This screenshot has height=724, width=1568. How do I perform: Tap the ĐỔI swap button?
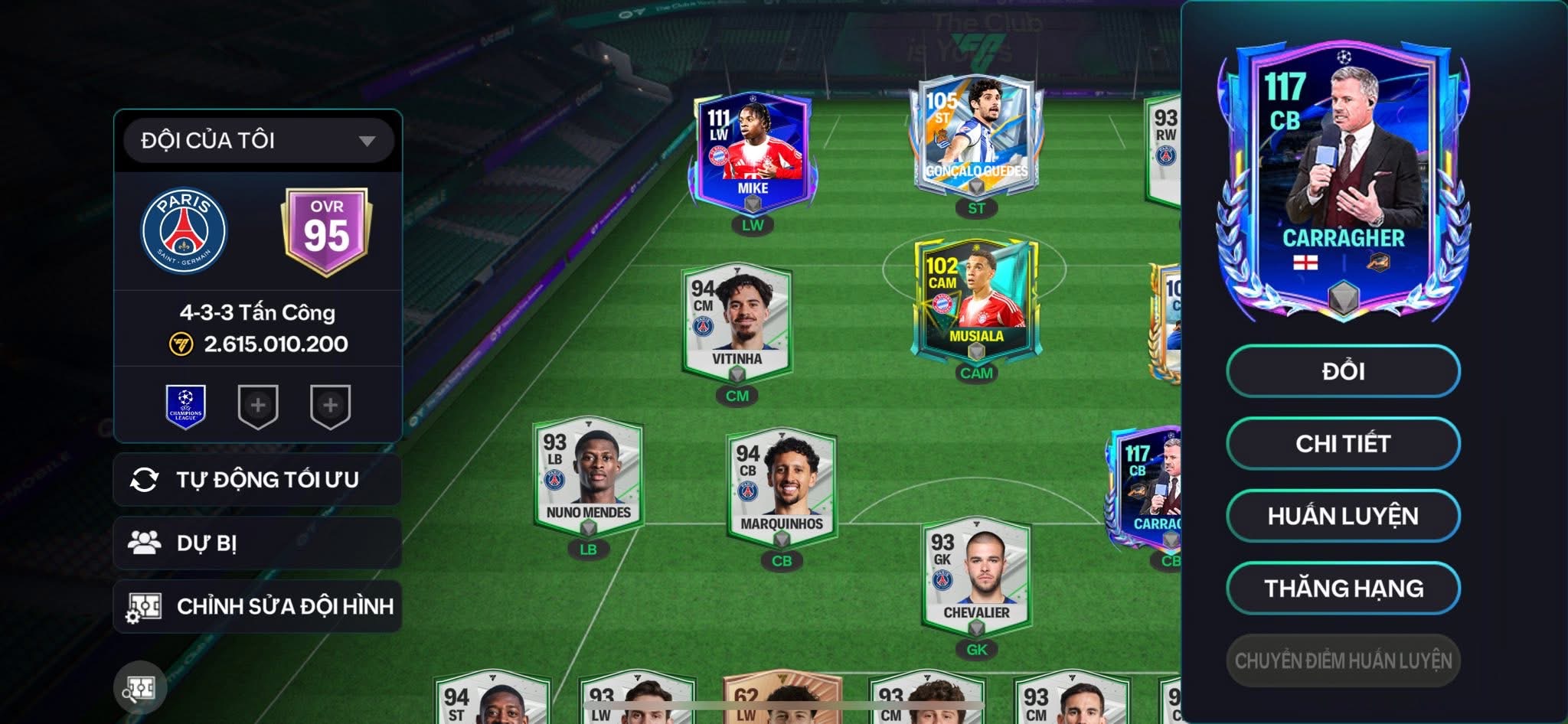point(1343,371)
